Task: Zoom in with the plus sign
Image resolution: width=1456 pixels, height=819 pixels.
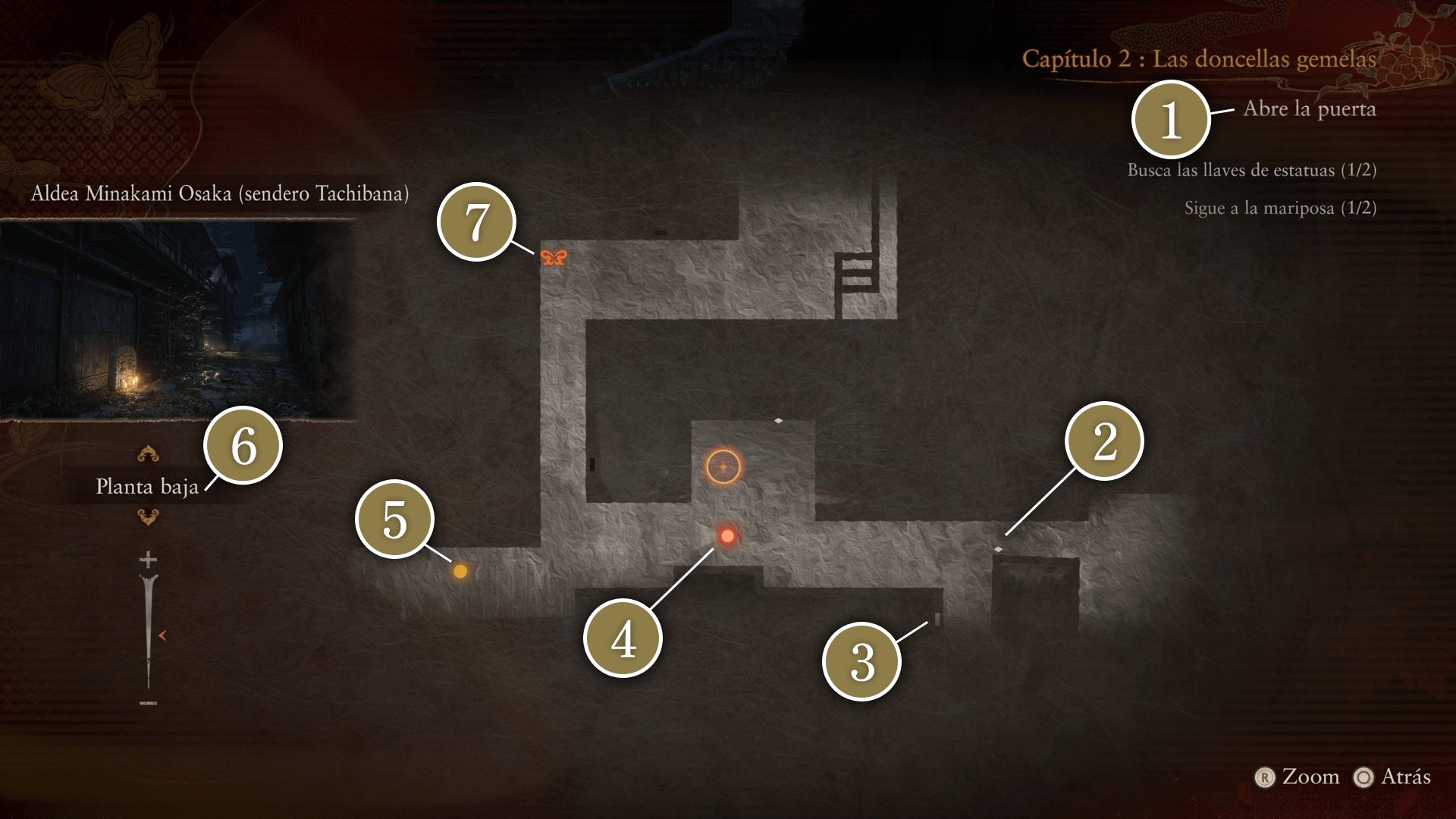Action: 148,560
